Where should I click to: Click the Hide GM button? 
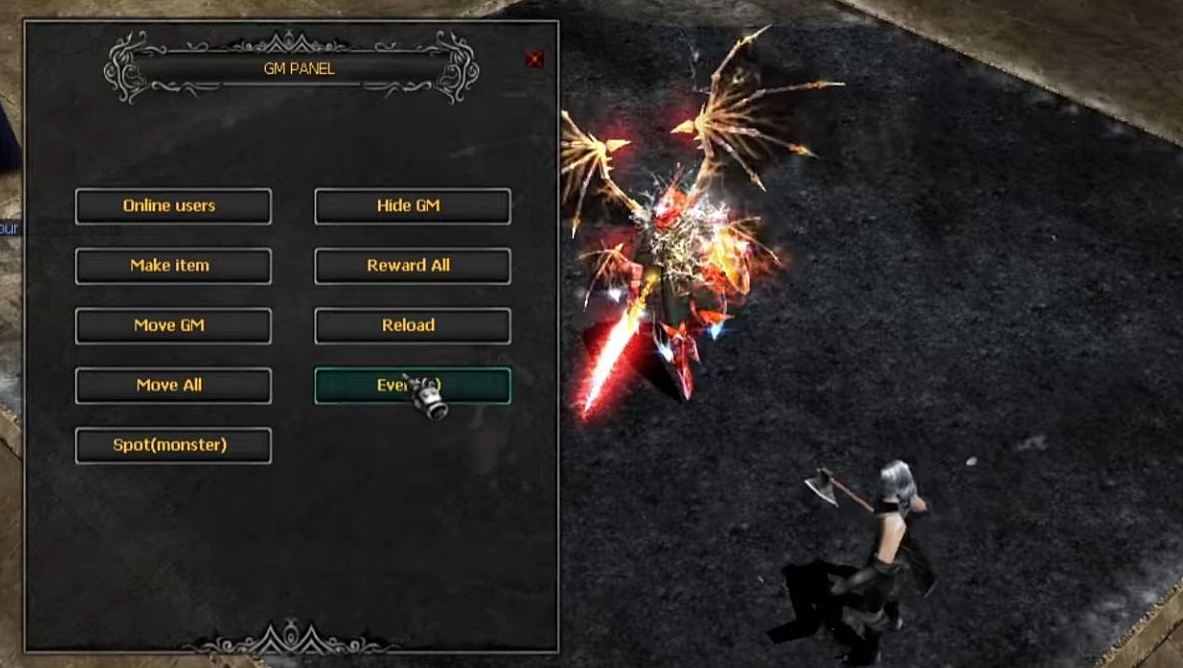coord(412,206)
